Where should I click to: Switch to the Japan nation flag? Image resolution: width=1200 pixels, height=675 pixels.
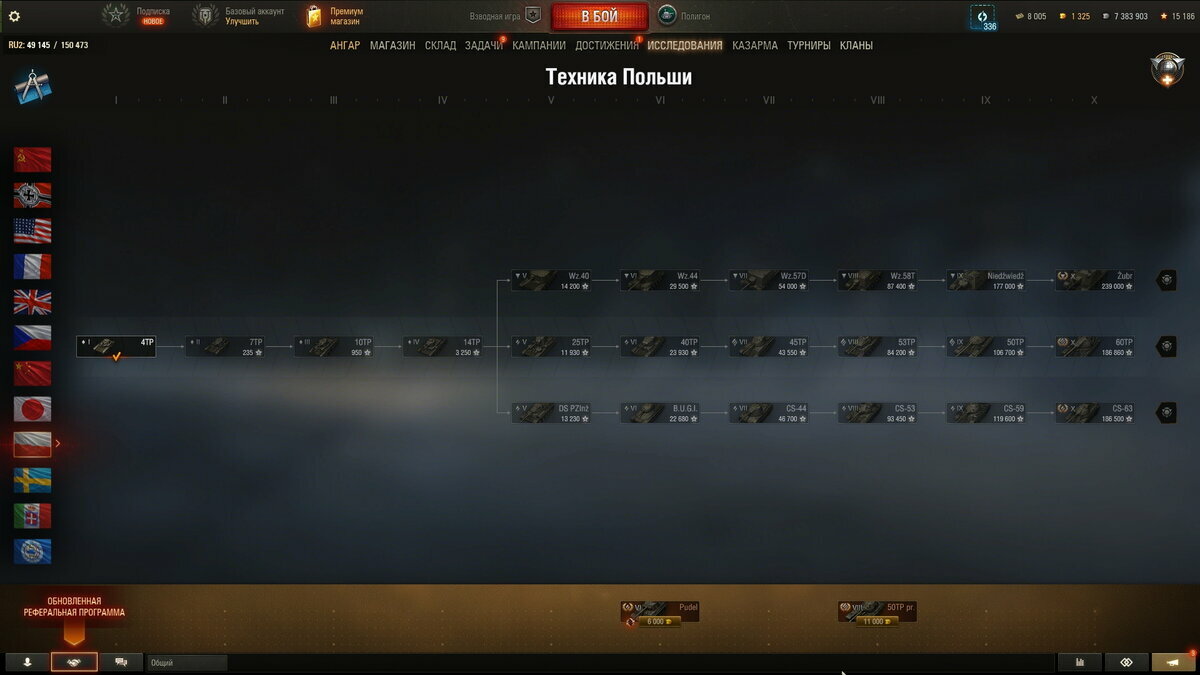coord(32,408)
